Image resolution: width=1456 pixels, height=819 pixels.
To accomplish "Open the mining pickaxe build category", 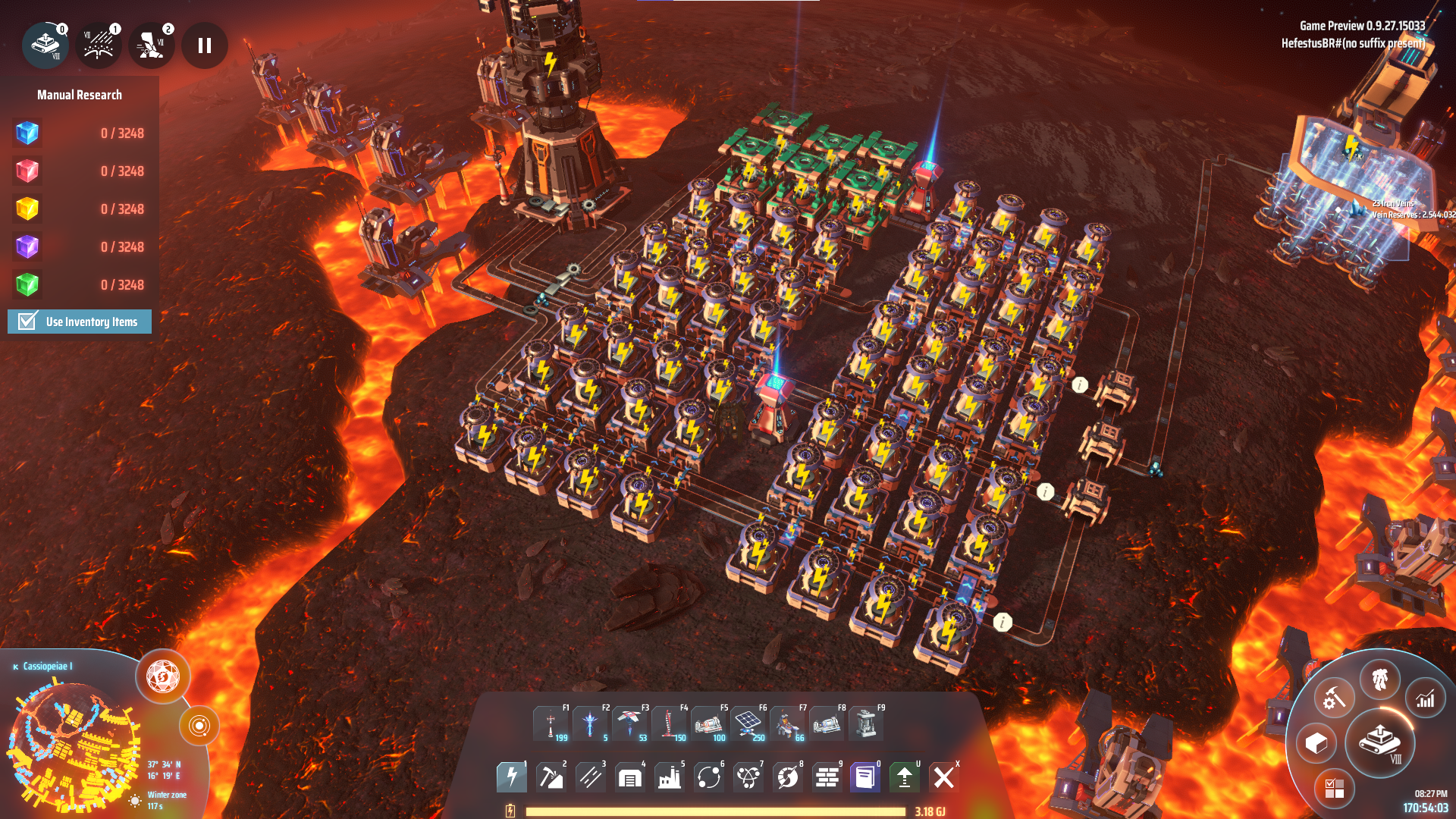I will (551, 777).
